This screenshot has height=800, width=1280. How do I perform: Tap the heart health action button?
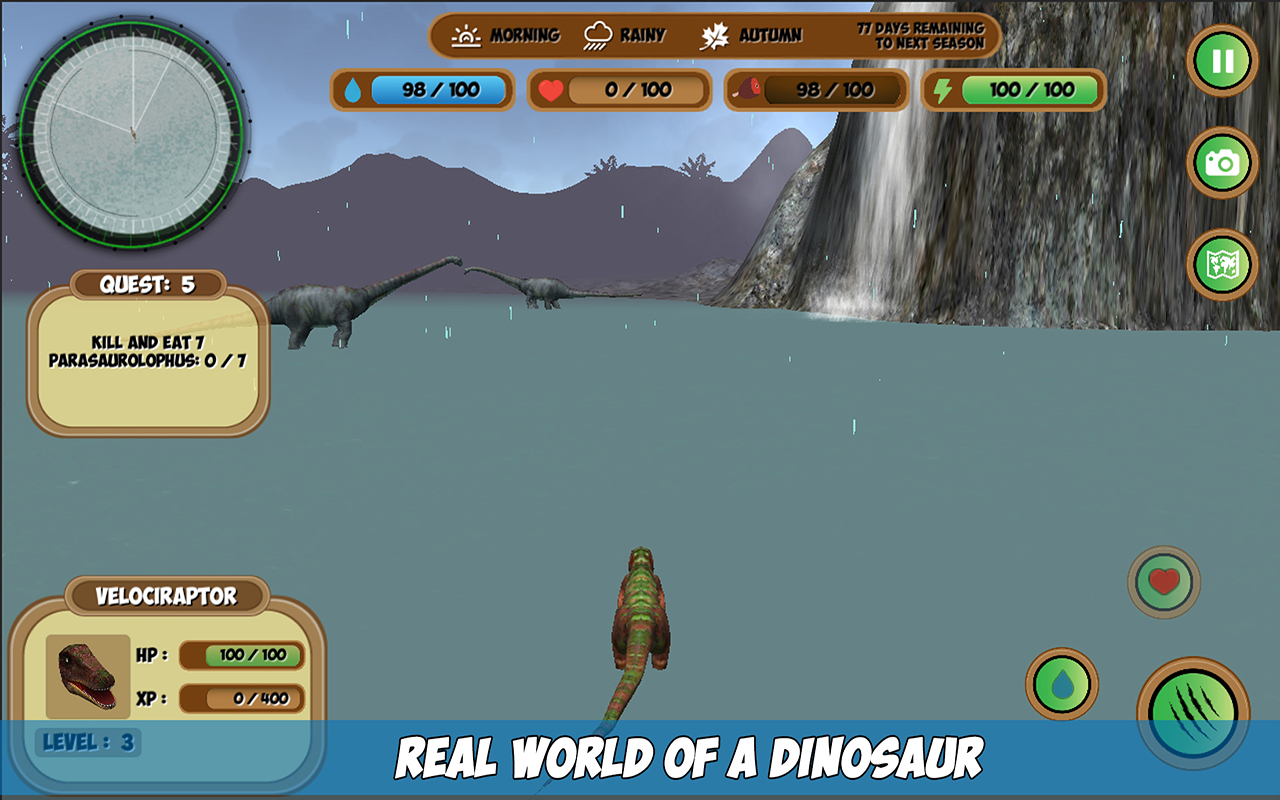pos(1166,581)
